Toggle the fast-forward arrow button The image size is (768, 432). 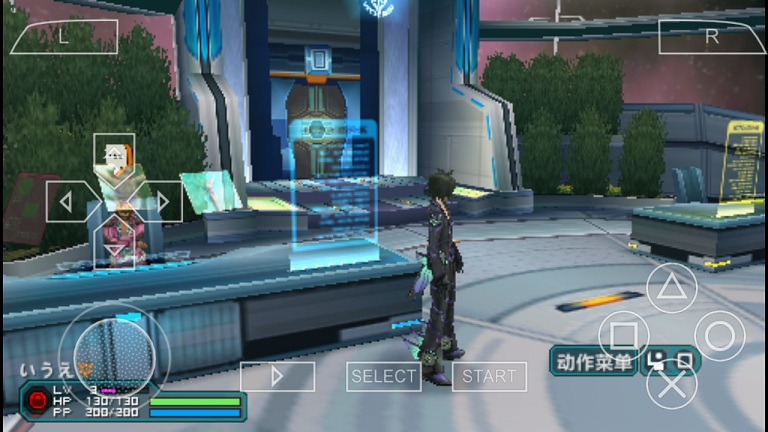277,376
